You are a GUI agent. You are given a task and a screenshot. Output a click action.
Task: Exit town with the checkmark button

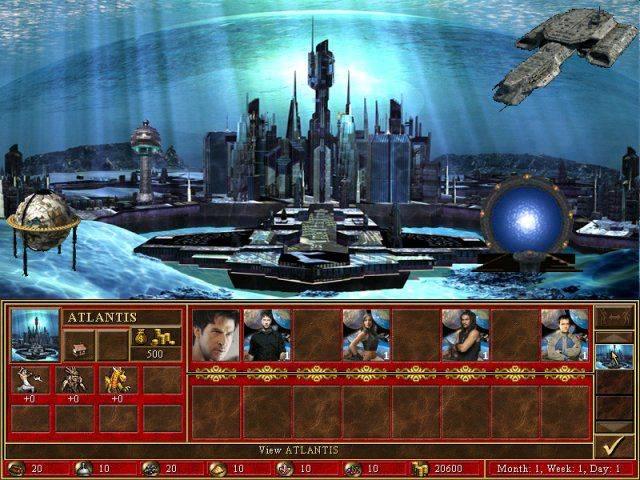[x=613, y=446]
